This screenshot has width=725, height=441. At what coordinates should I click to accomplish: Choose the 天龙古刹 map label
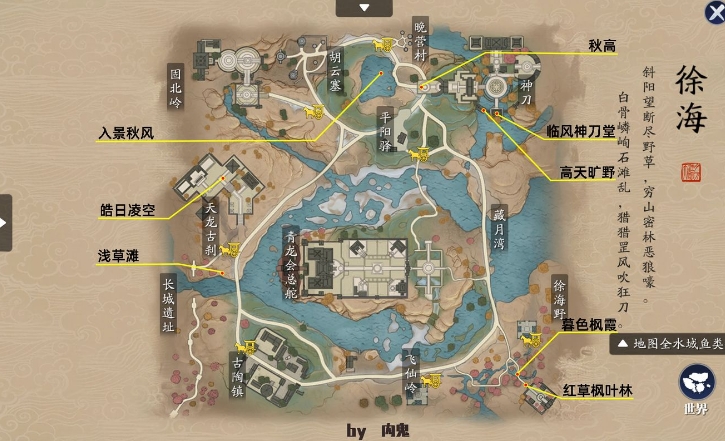point(210,229)
